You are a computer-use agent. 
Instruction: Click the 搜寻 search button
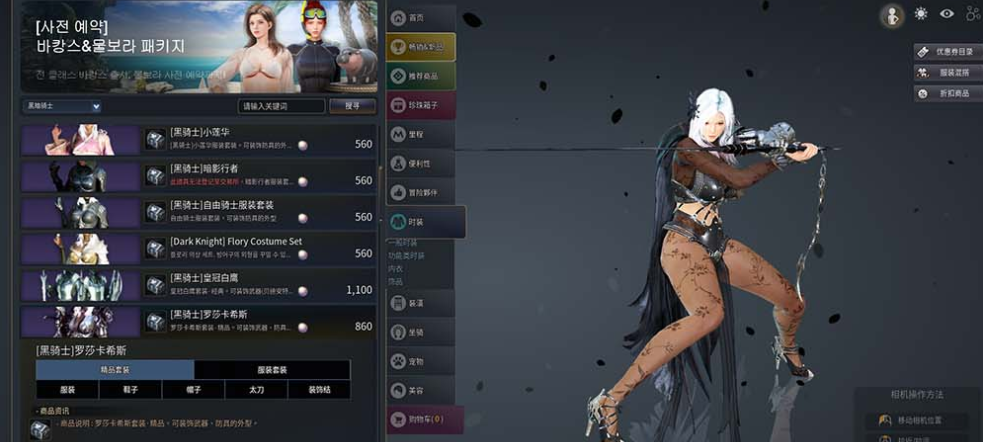coord(352,106)
